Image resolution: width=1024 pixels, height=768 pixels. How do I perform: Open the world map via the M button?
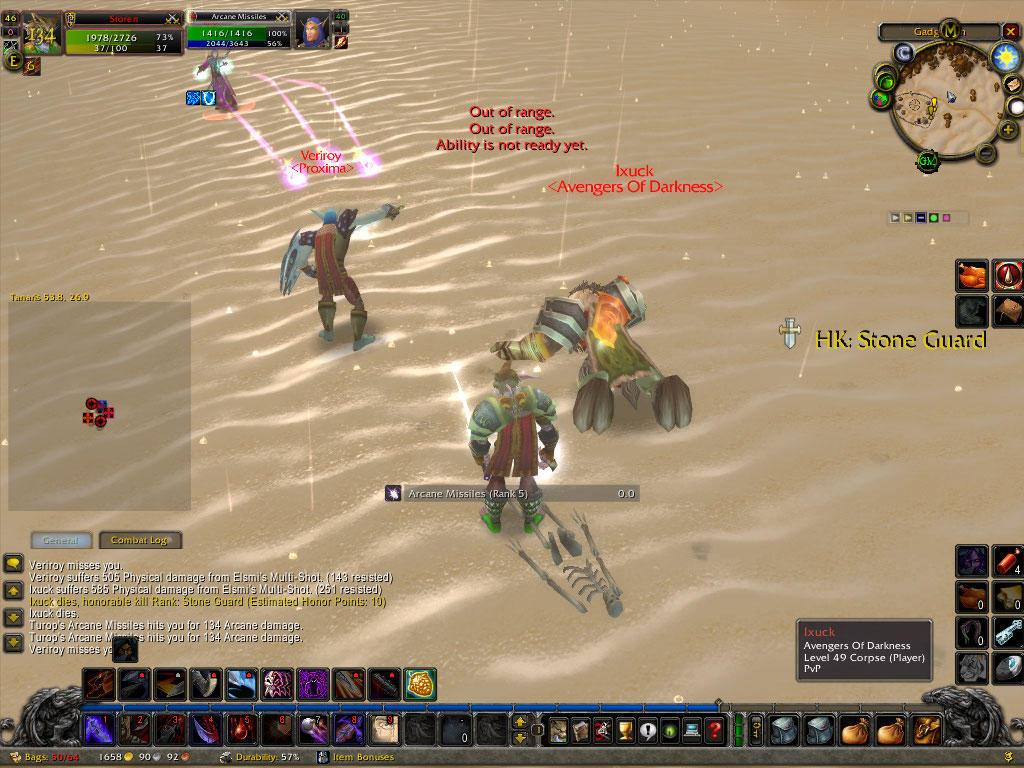pyautogui.click(x=949, y=32)
